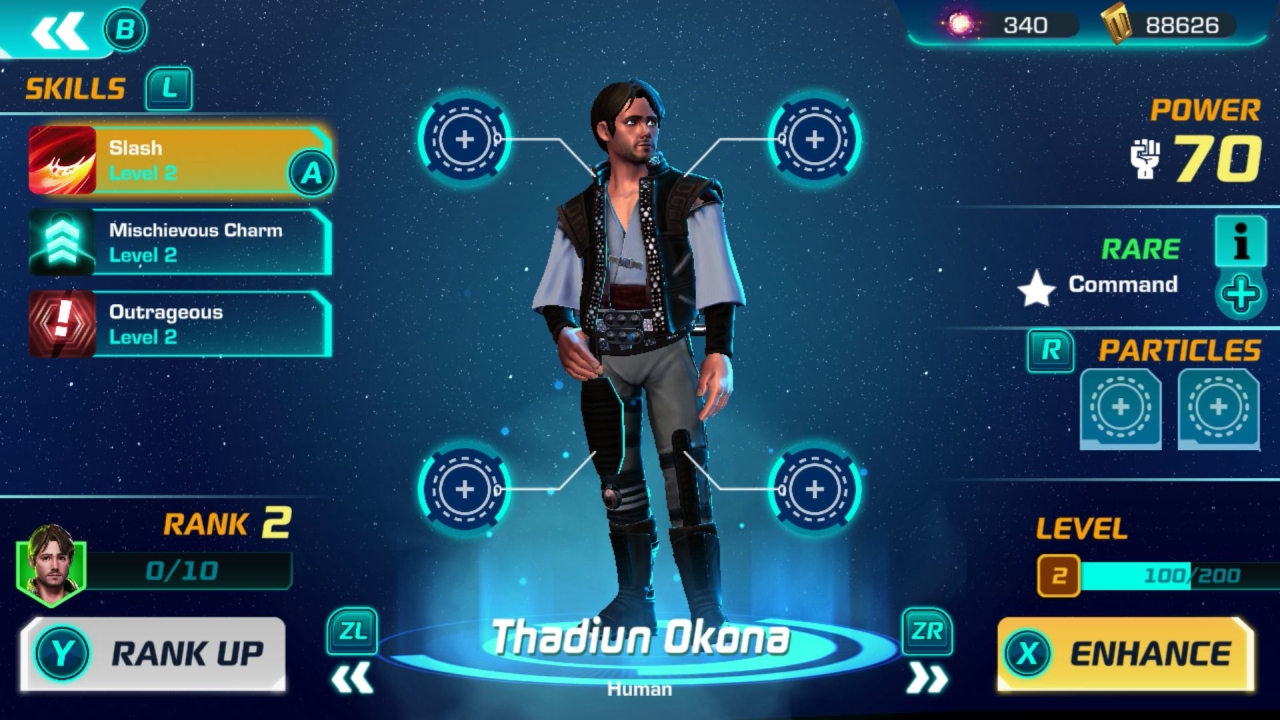Open the first empty Particles slot
The image size is (1280, 720).
tap(1120, 408)
